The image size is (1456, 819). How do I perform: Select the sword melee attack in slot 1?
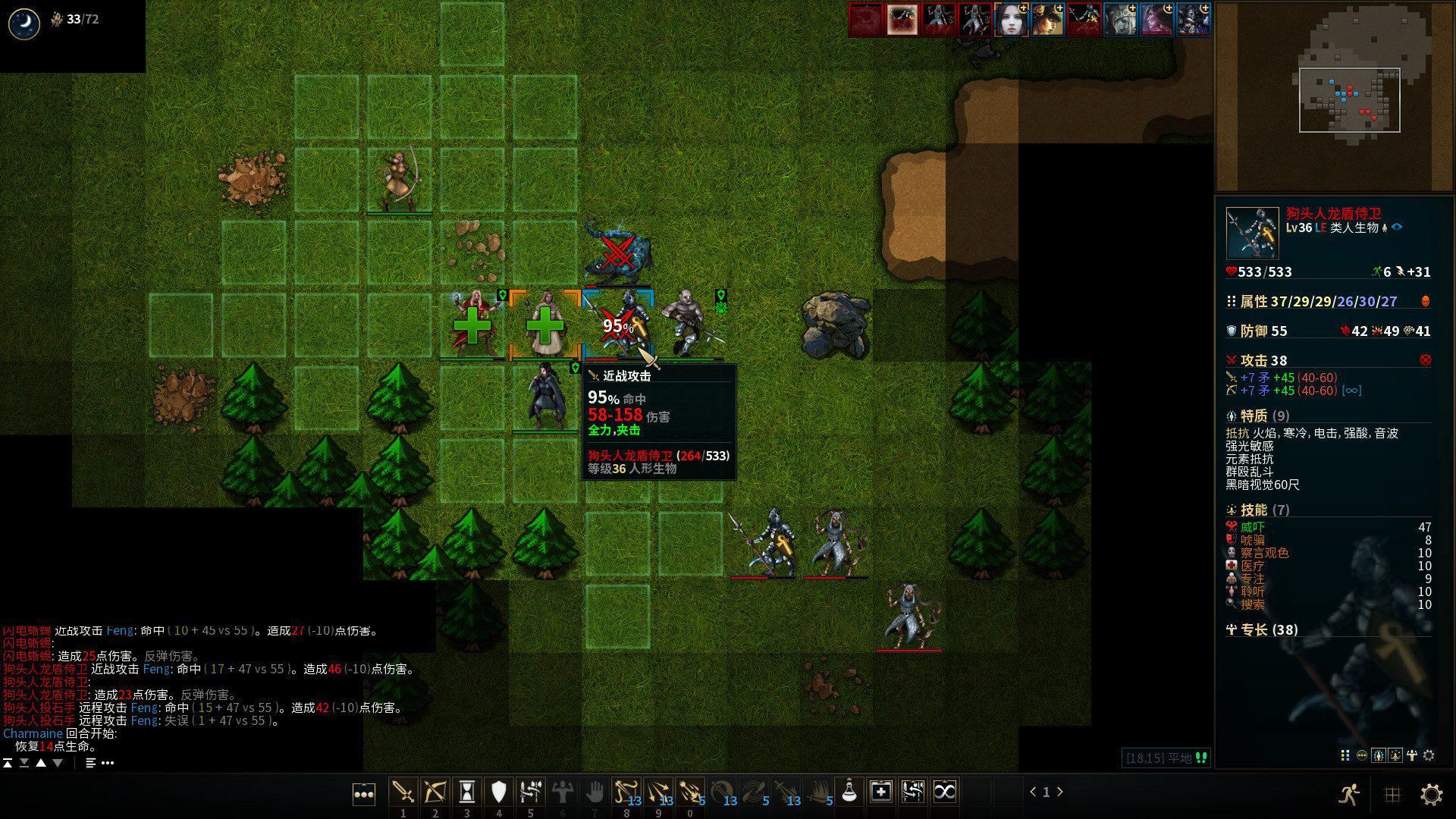click(x=403, y=792)
